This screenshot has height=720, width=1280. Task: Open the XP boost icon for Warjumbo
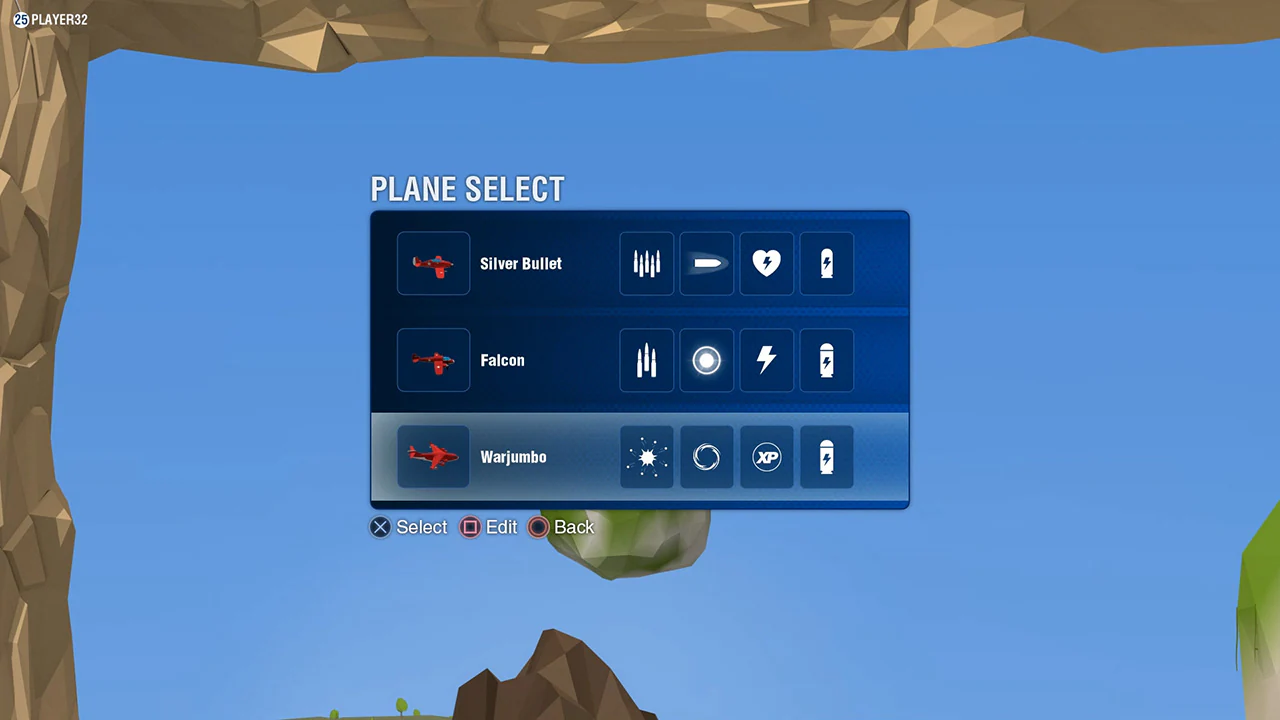coord(766,457)
